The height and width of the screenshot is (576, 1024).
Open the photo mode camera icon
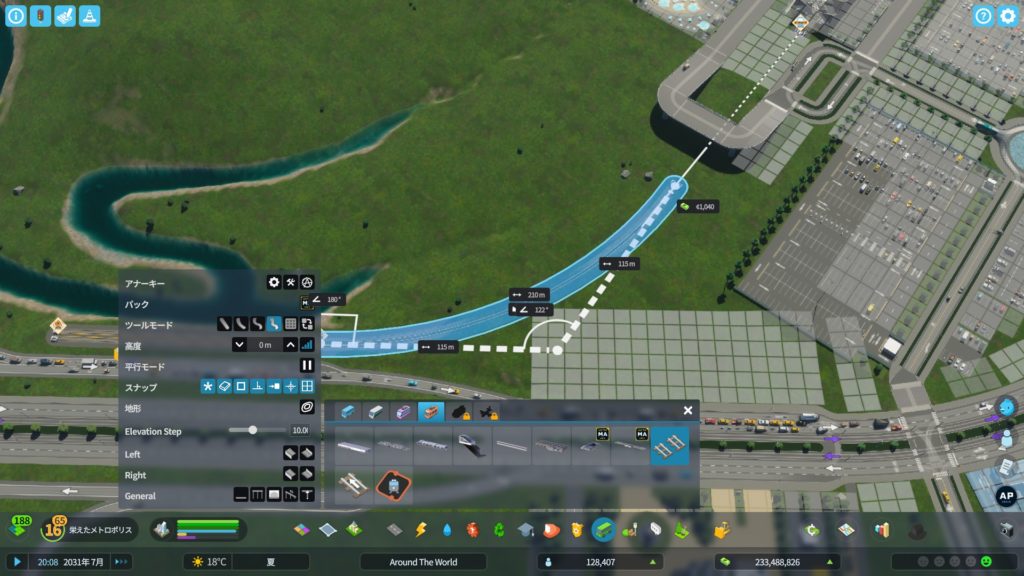(x=1007, y=529)
